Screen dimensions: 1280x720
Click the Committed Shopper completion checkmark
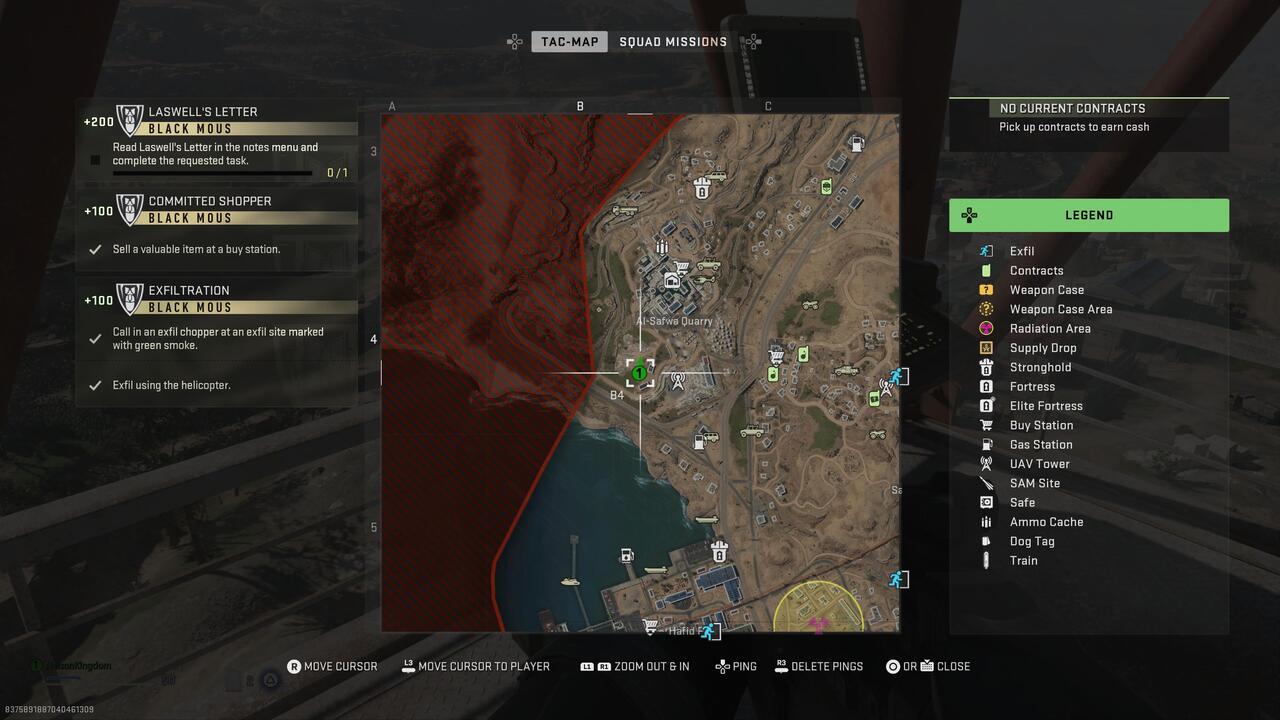[95, 249]
